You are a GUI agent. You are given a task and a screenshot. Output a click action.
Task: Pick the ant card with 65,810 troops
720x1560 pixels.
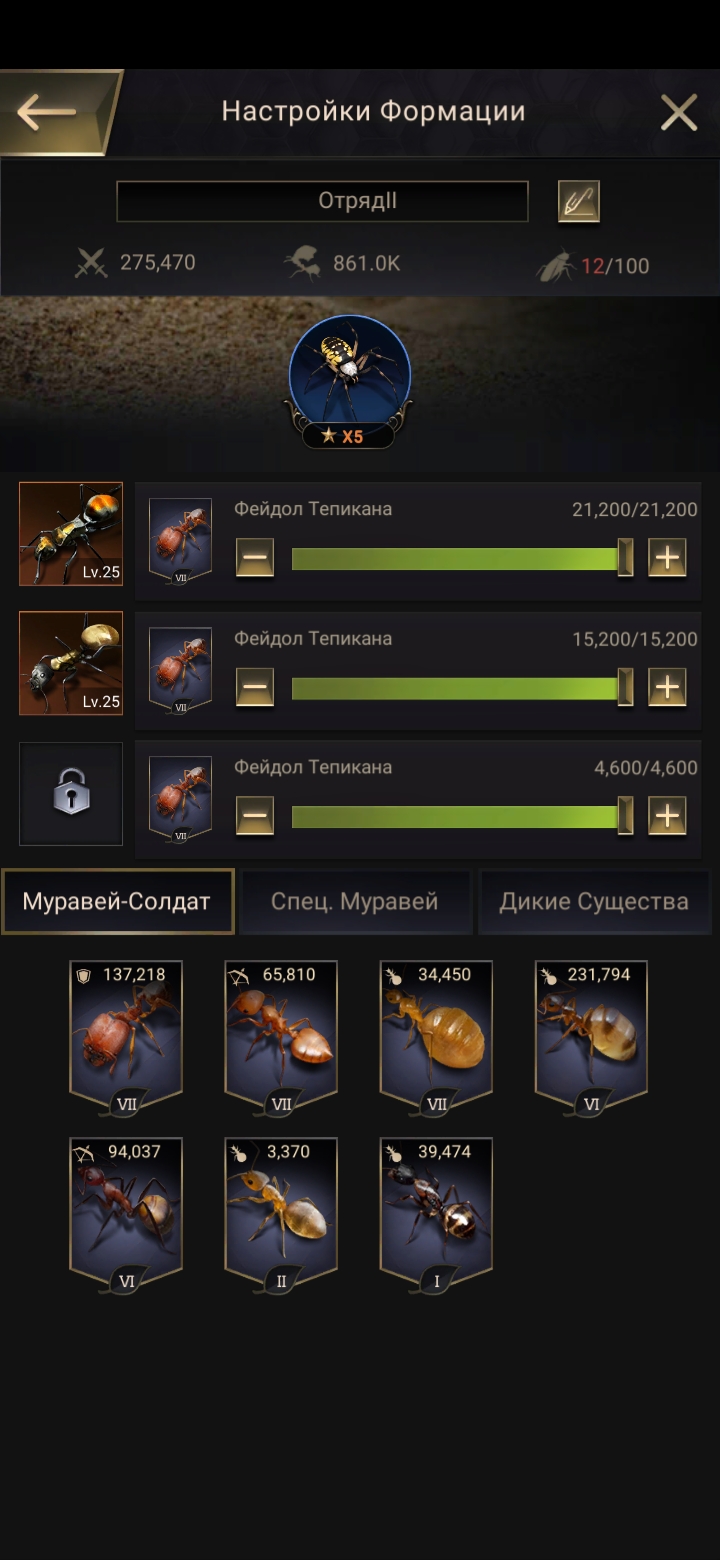tap(281, 1035)
